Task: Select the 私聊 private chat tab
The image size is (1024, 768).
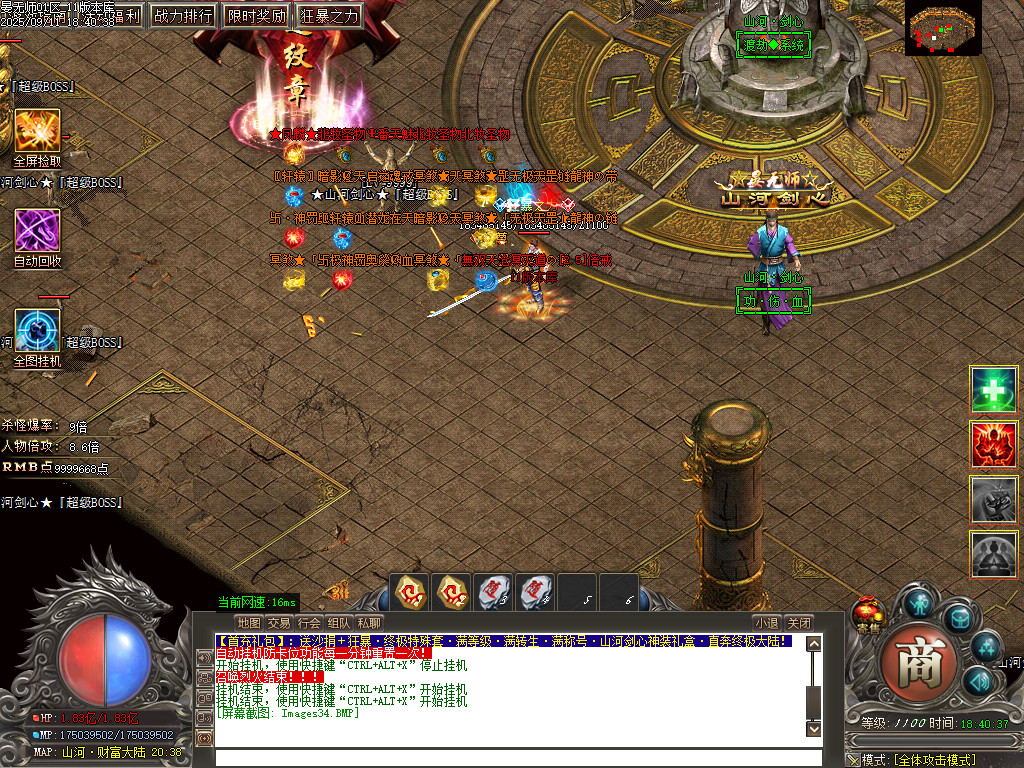Action: [x=369, y=622]
